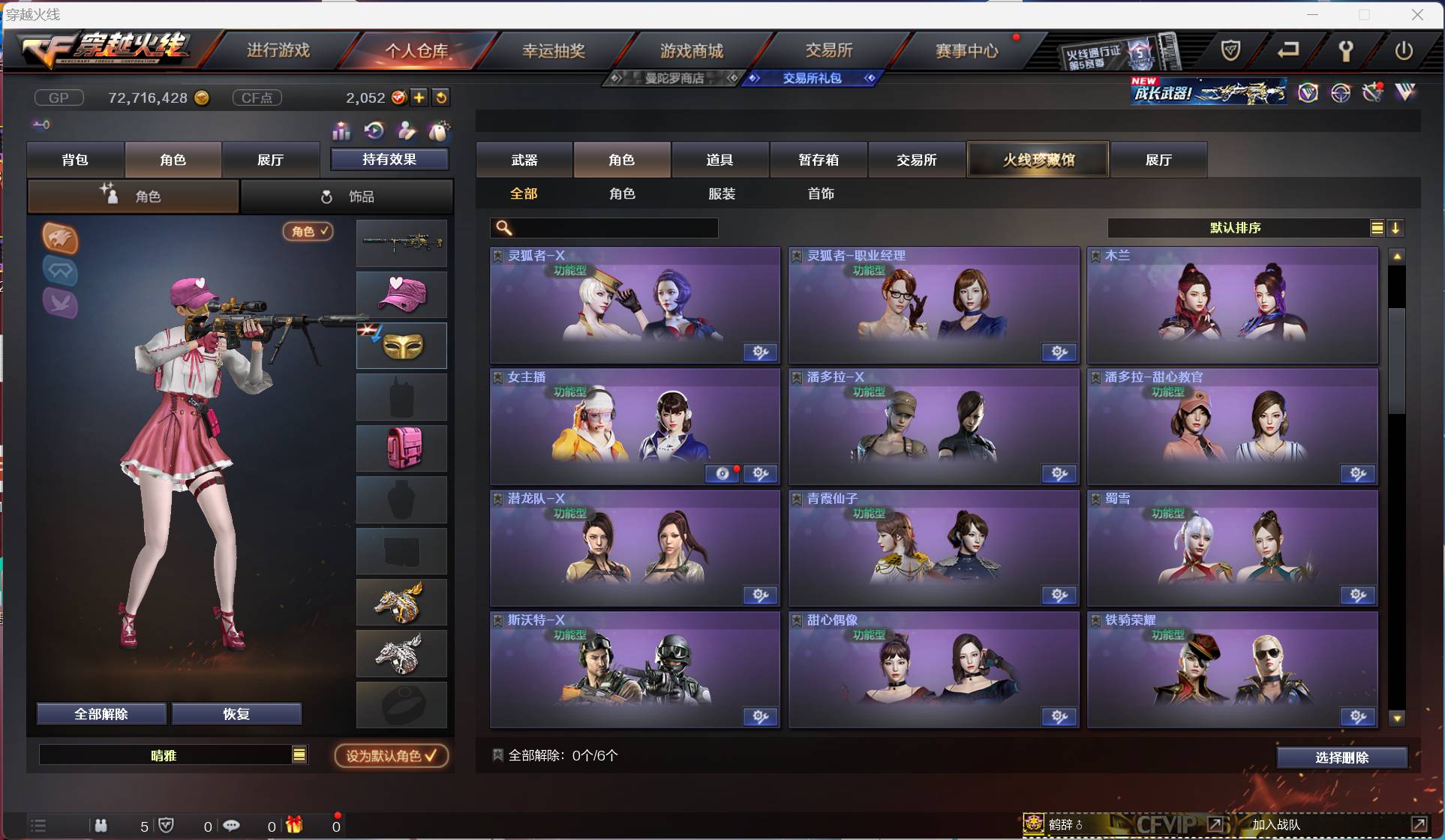
Task: Open the 幸运抽奖 menu at the top
Action: coord(554,49)
